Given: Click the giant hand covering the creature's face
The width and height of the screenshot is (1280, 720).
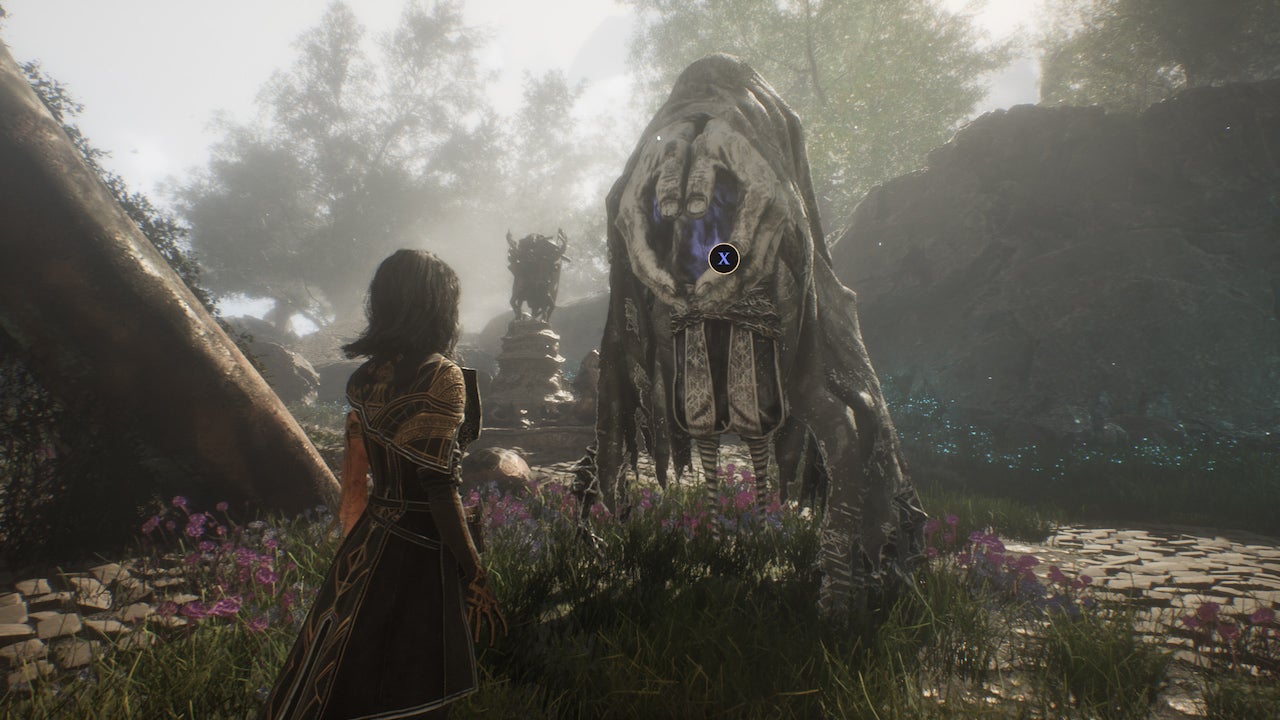Looking at the screenshot, I should pyautogui.click(x=680, y=190).
